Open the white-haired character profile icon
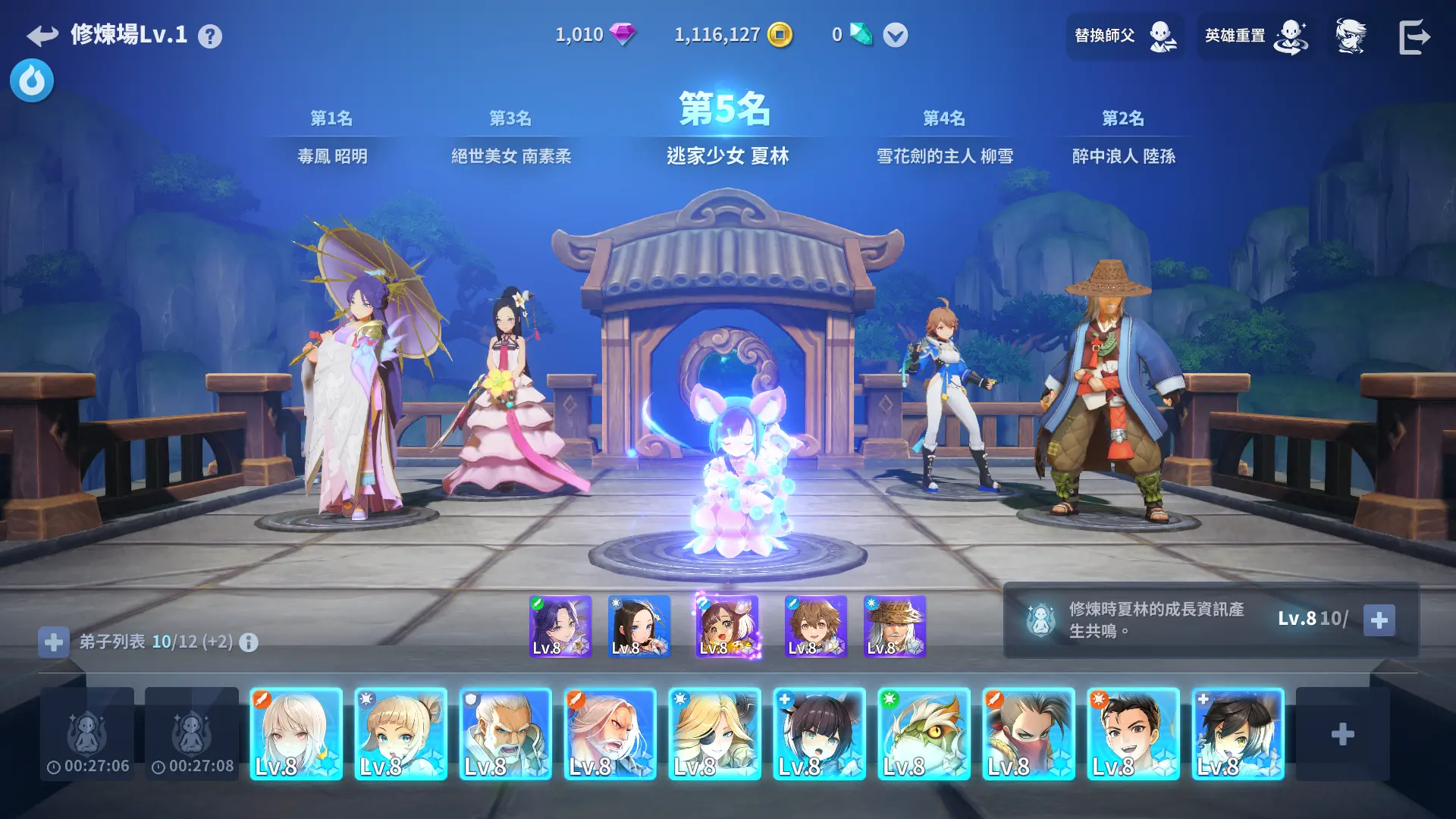 [1351, 36]
